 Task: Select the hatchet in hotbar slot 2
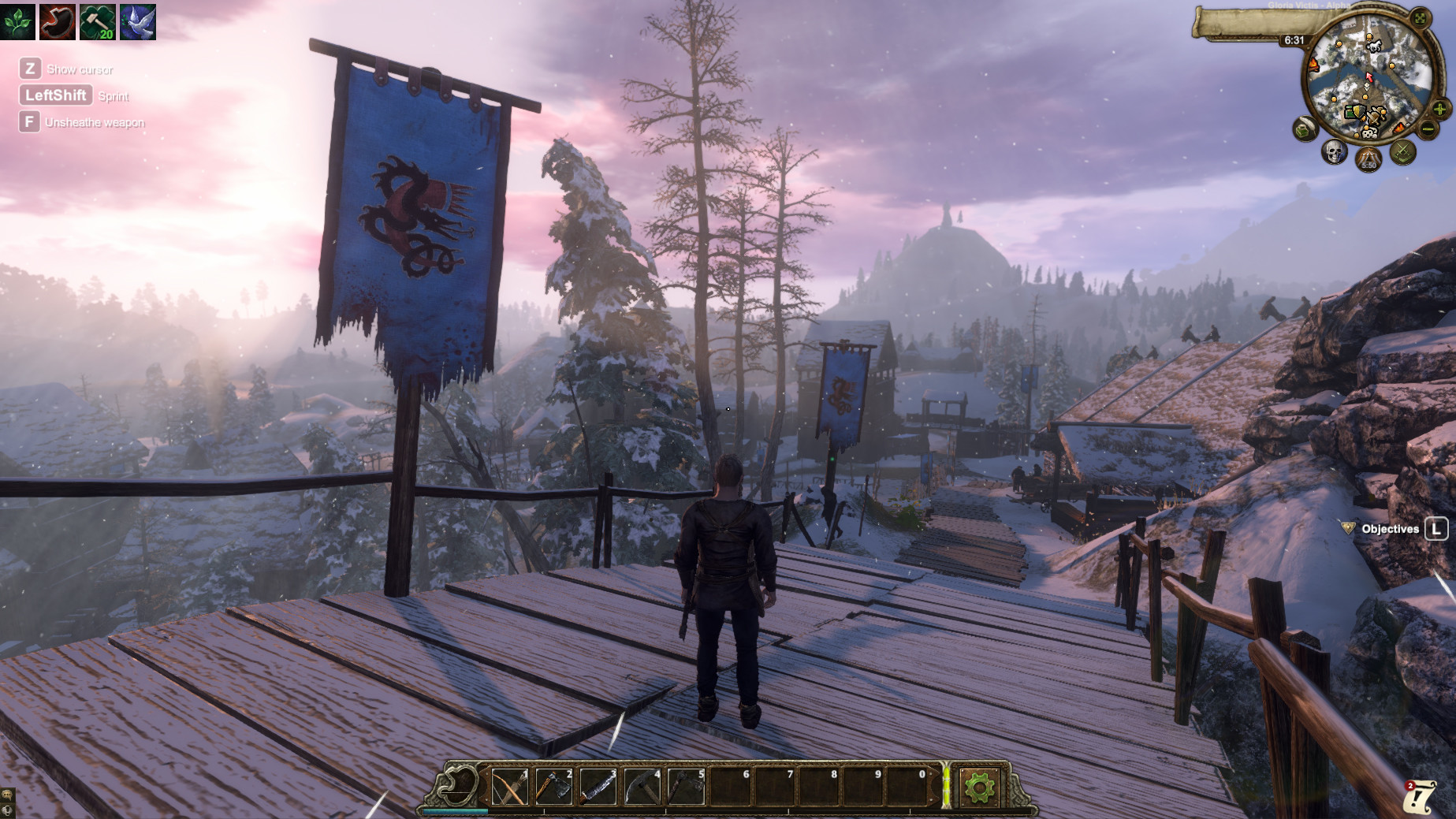click(553, 787)
